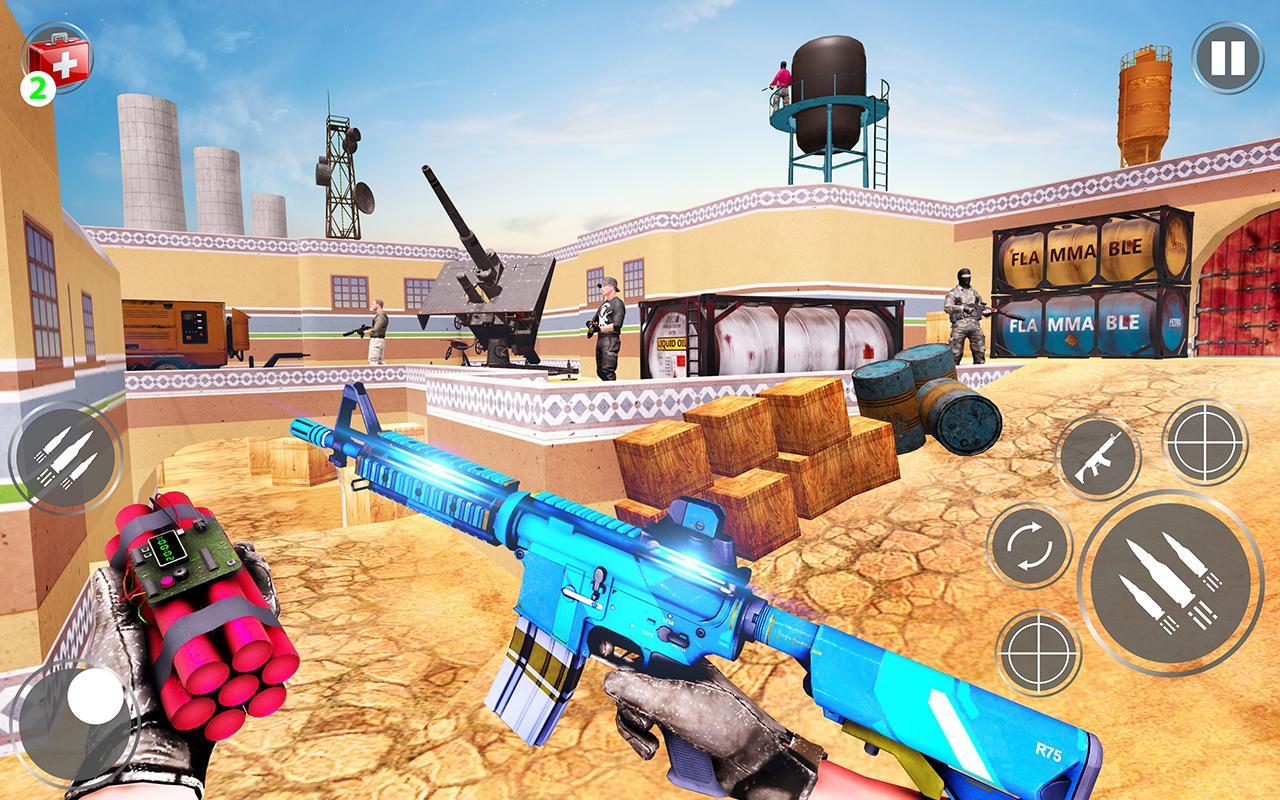Click the LIQUID OIL sign on the tanker
1280x800 pixels.
[x=672, y=343]
